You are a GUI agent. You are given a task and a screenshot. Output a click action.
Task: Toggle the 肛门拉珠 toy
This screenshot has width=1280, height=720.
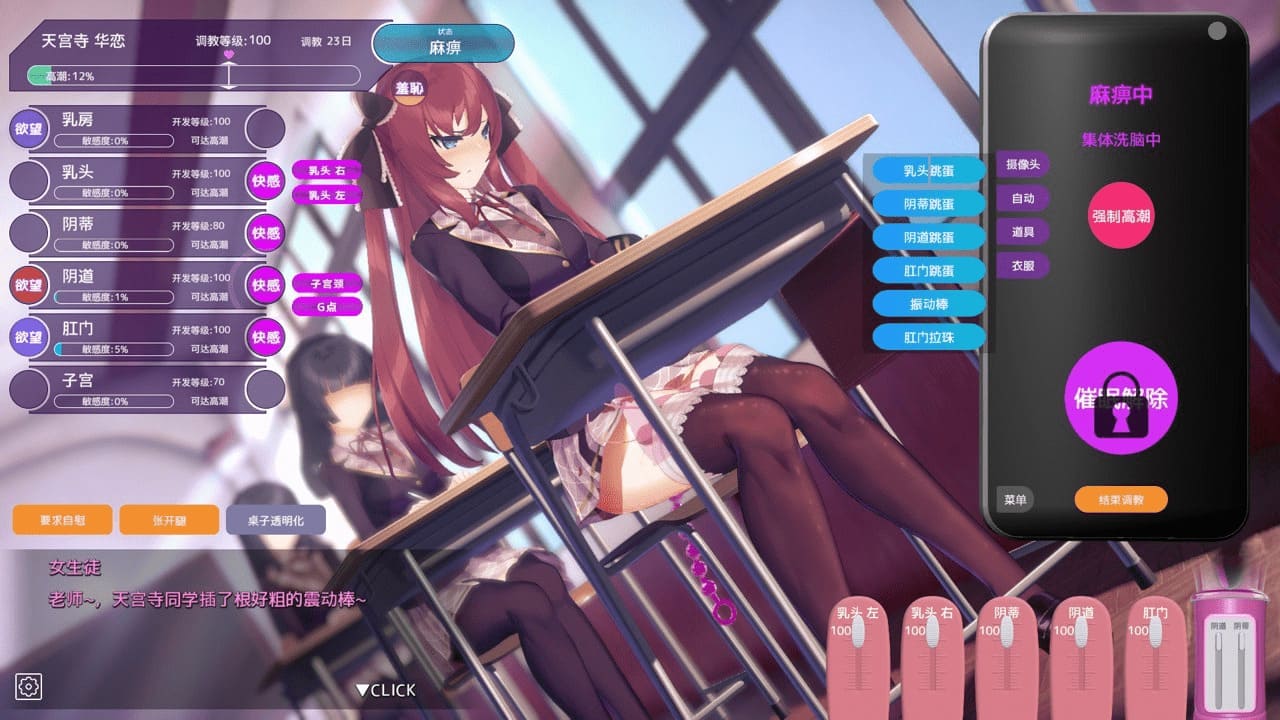tap(929, 338)
